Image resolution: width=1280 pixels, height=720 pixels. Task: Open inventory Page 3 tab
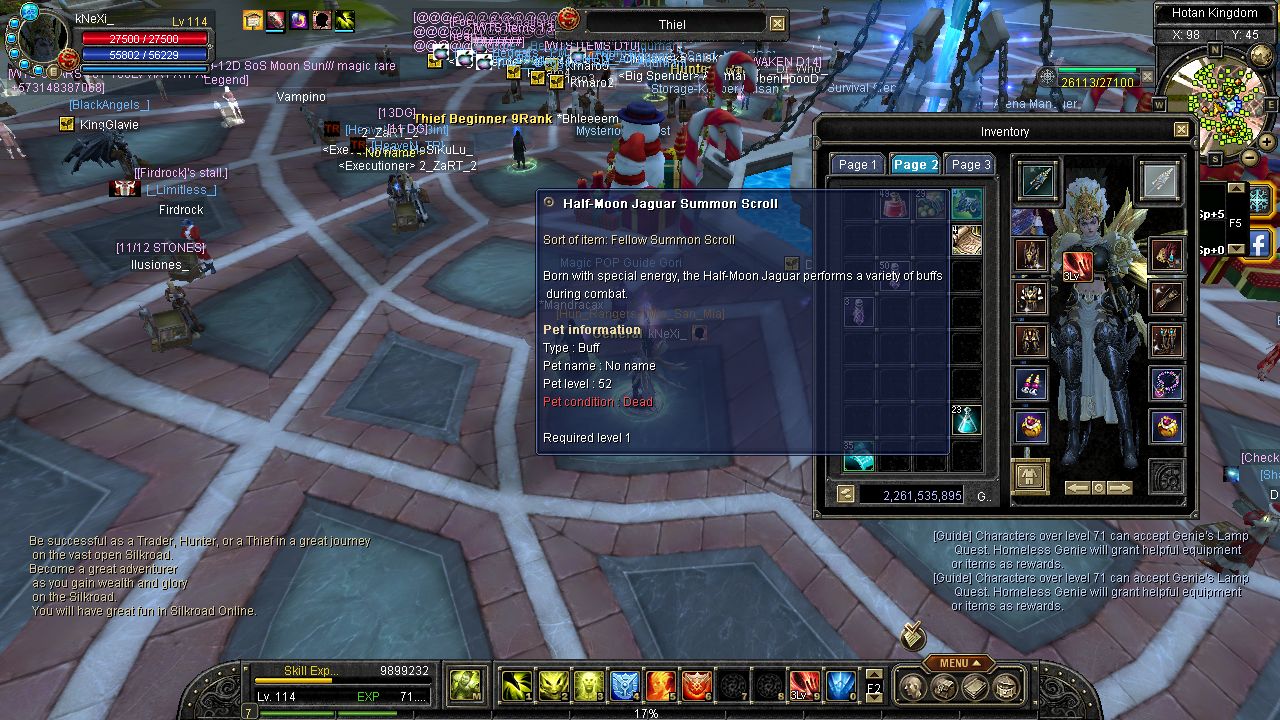pyautogui.click(x=970, y=165)
